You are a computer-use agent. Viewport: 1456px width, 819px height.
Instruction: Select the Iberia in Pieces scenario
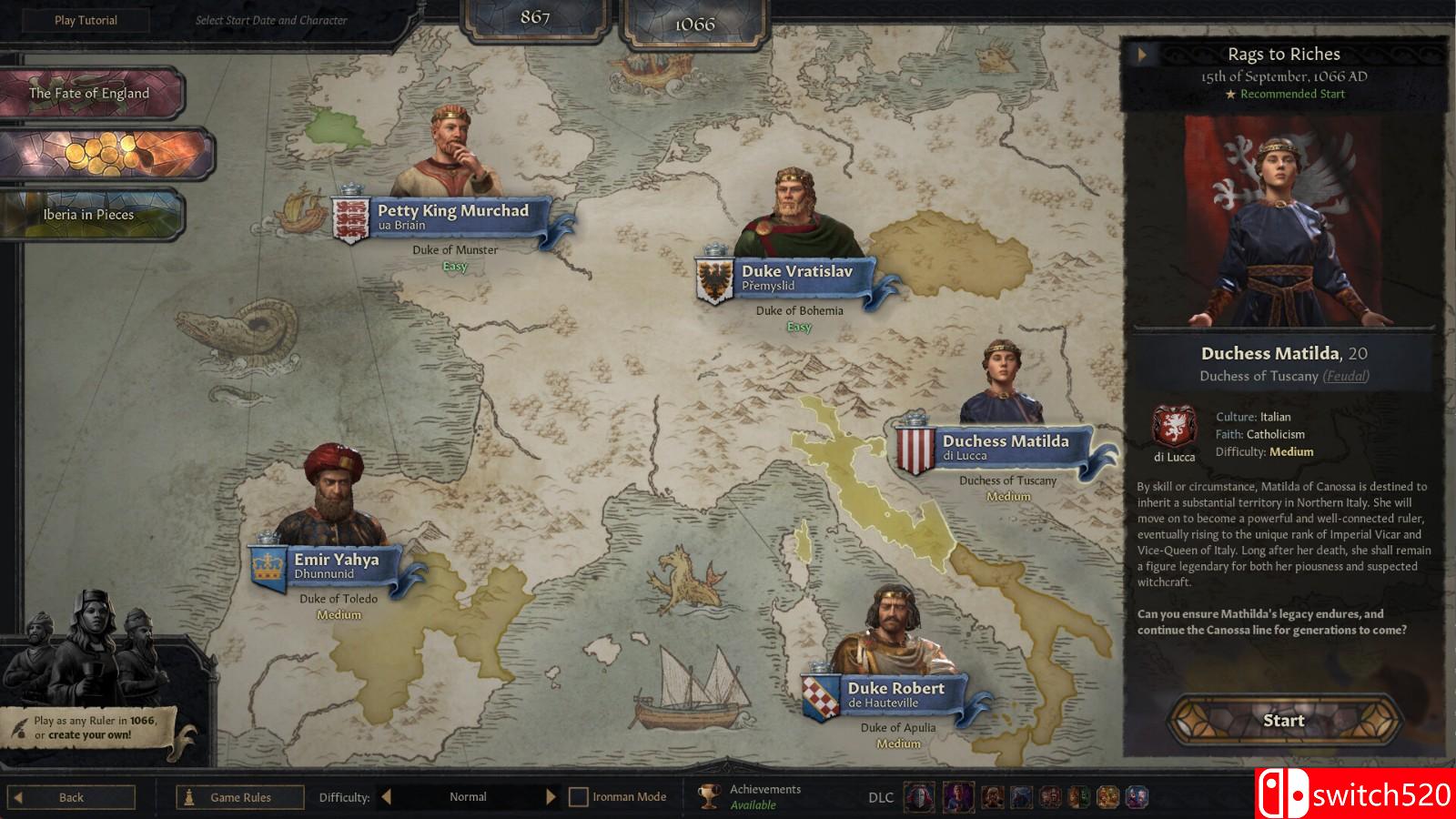pos(89,214)
